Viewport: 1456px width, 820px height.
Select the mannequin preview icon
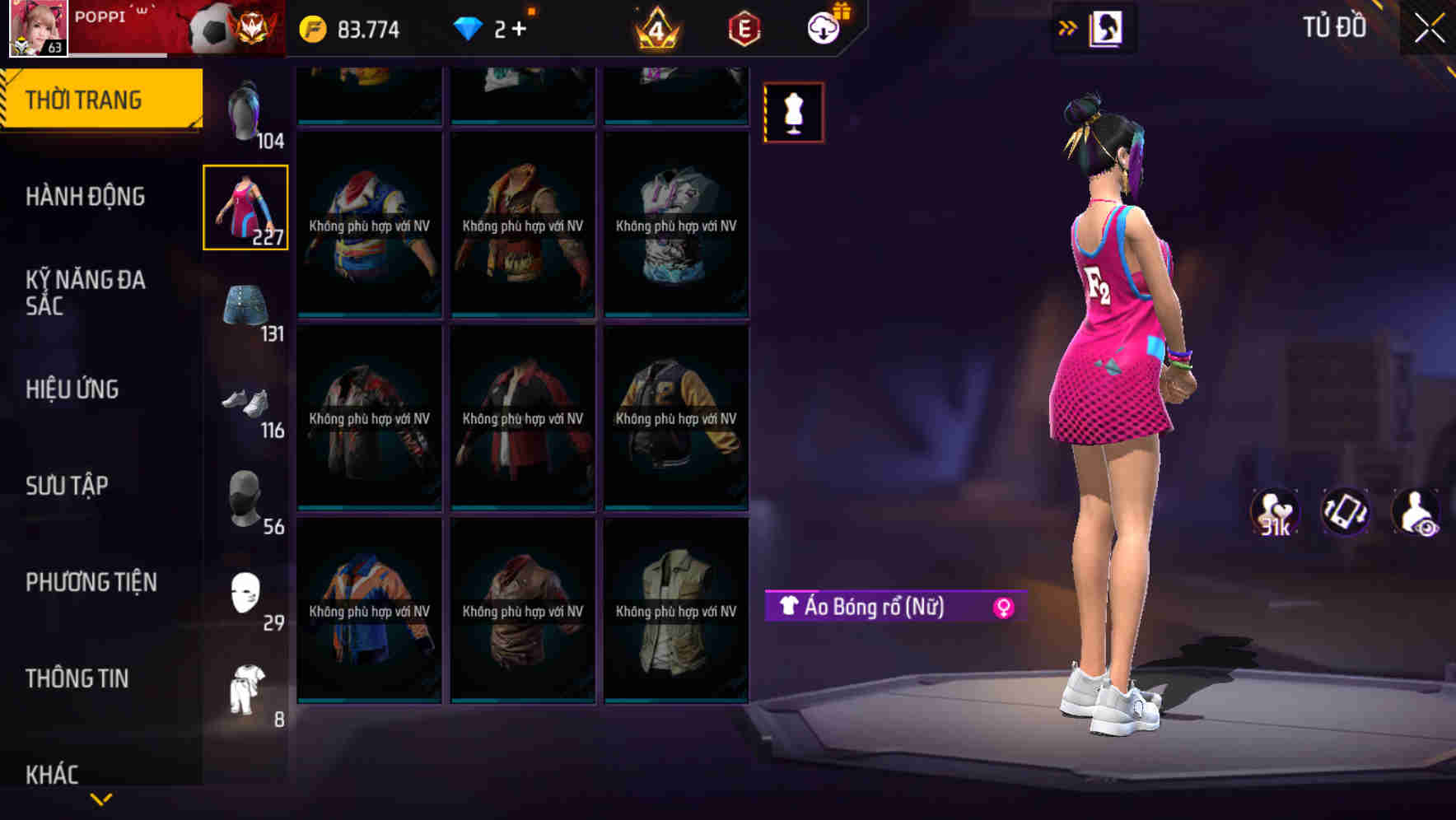(793, 112)
